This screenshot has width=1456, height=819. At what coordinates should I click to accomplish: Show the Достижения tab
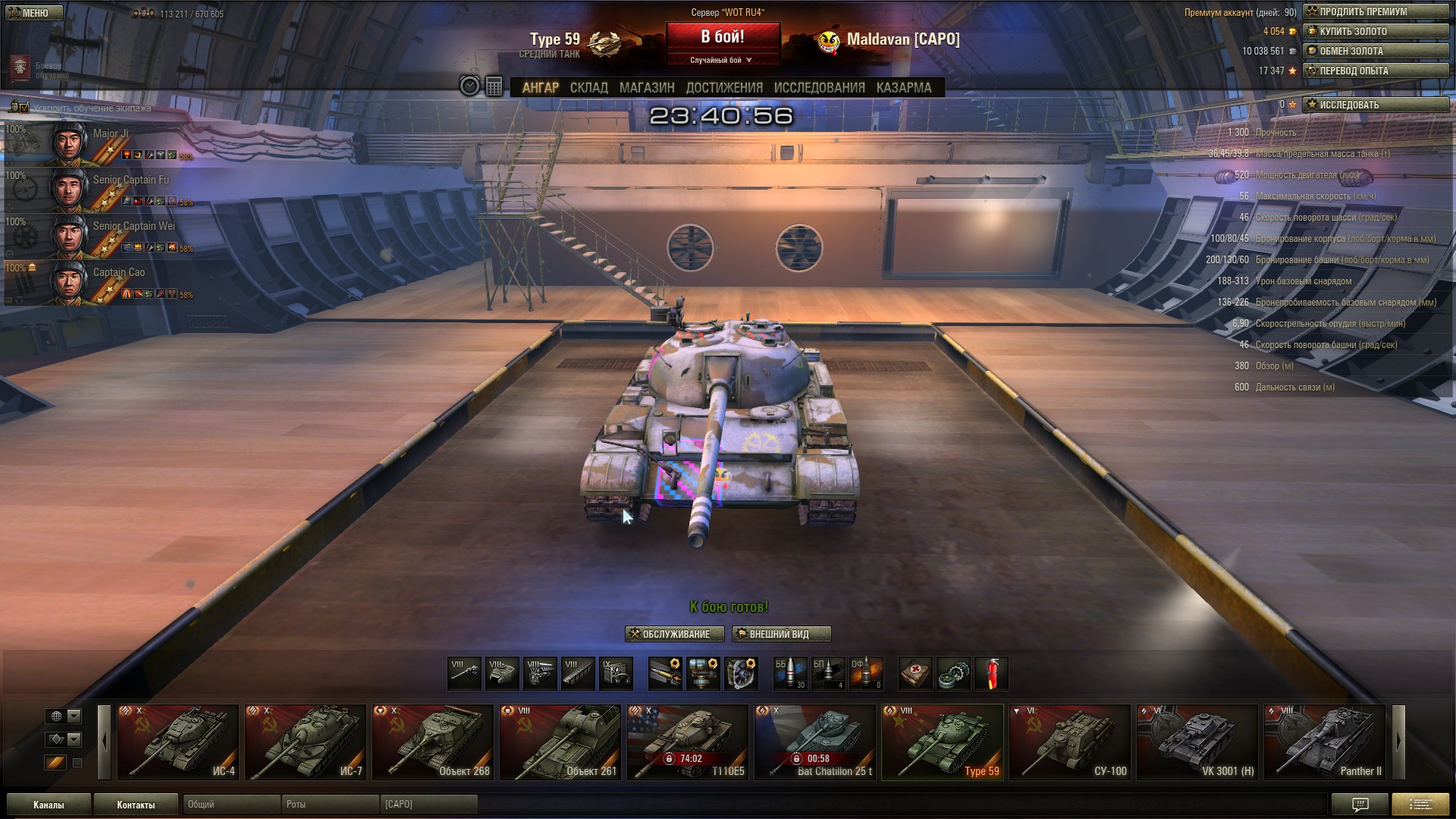[724, 87]
